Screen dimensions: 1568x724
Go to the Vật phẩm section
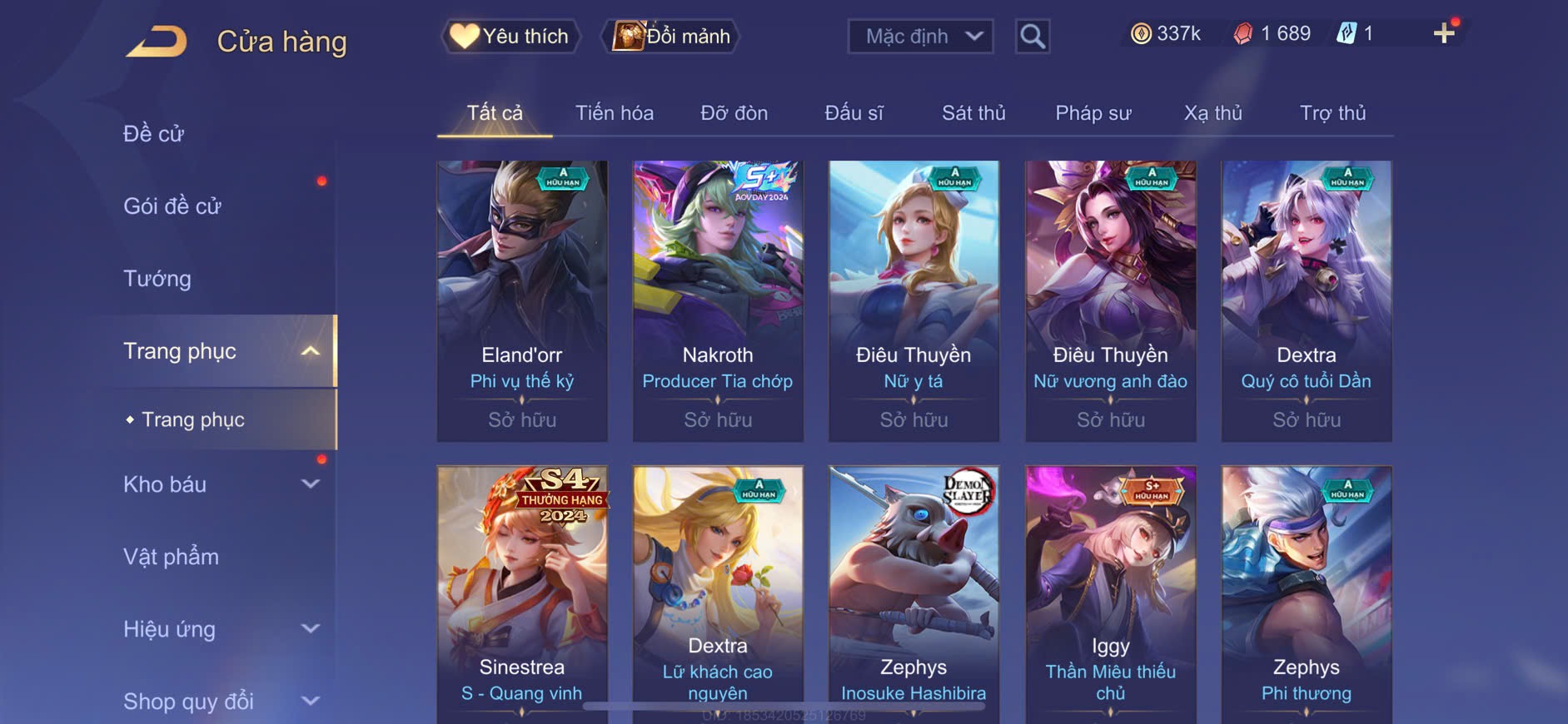click(172, 557)
